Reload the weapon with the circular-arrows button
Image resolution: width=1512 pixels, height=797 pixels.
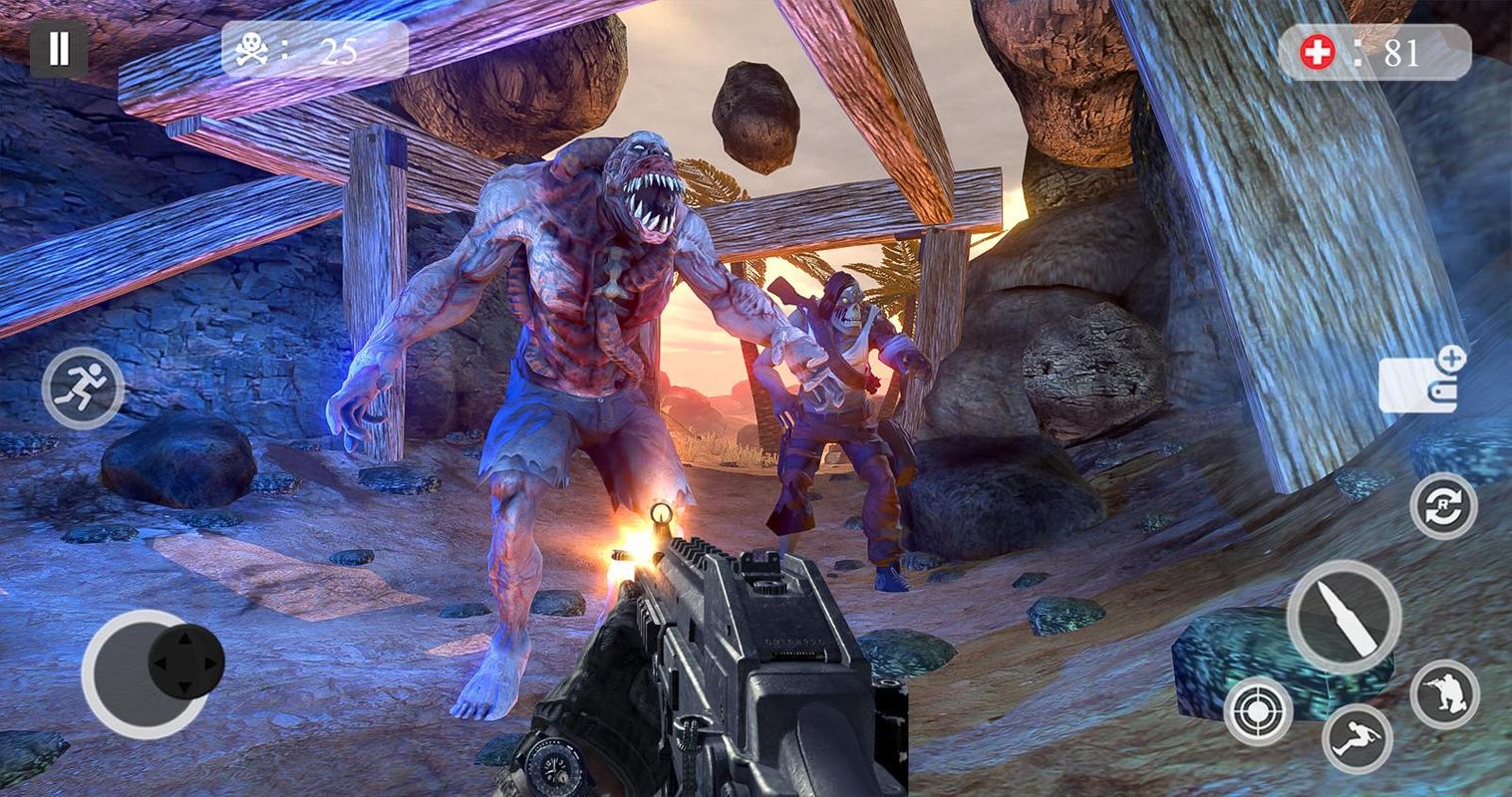[1443, 506]
